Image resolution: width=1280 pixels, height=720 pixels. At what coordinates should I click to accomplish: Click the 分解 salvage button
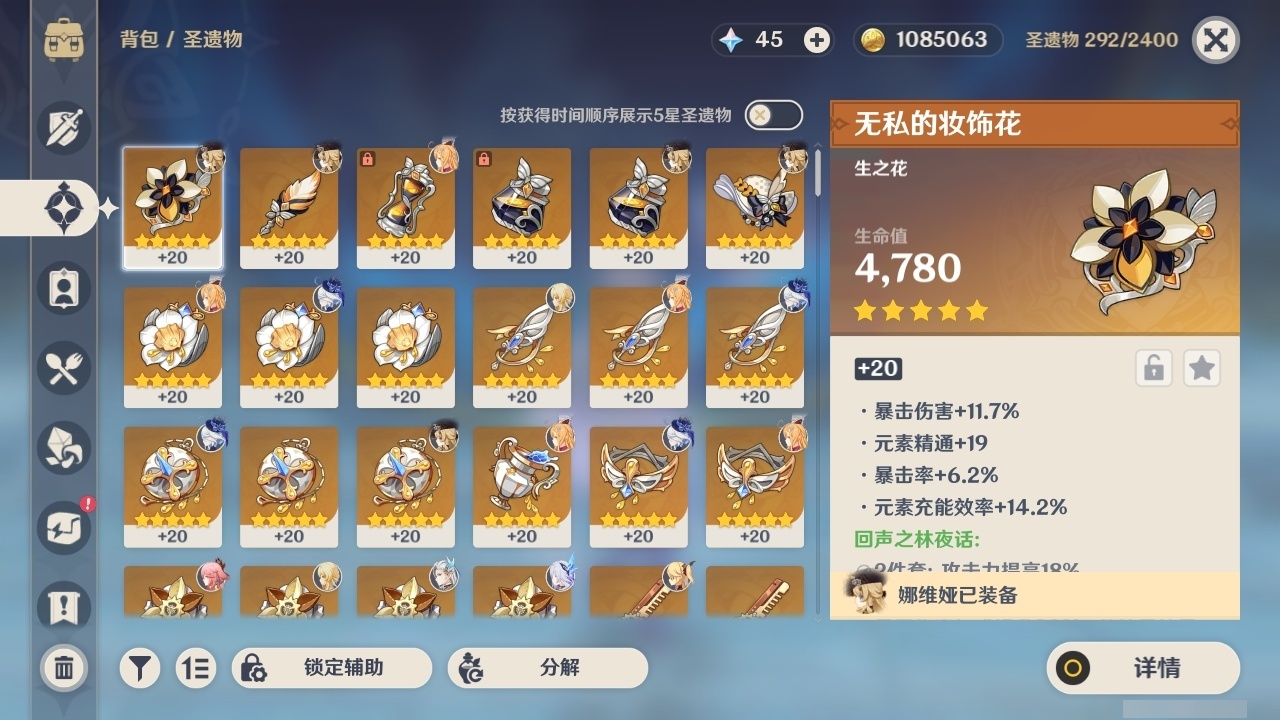(x=548, y=668)
